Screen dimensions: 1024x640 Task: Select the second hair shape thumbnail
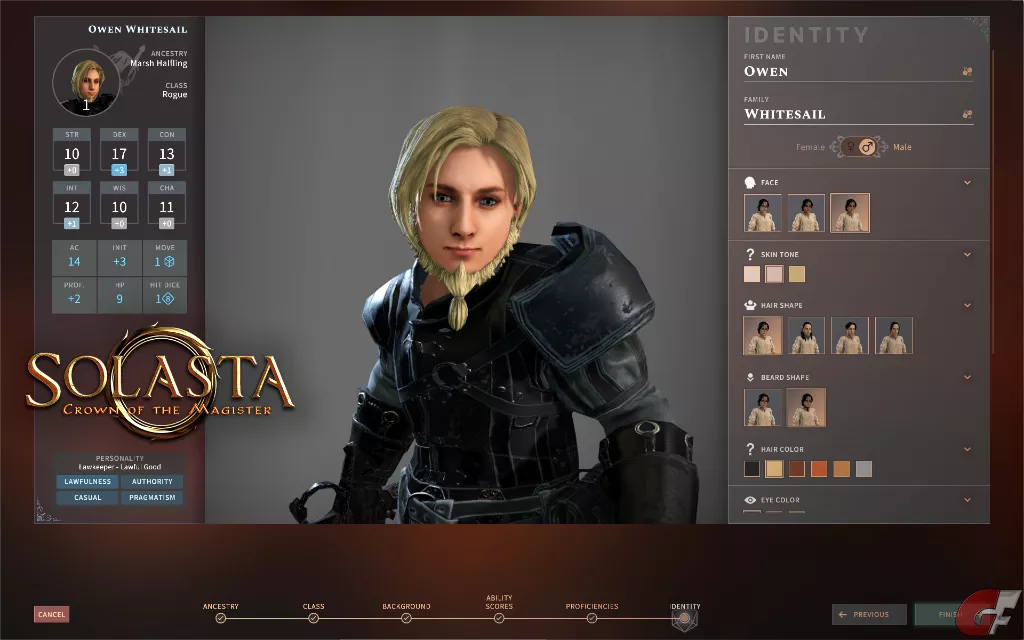pos(806,336)
